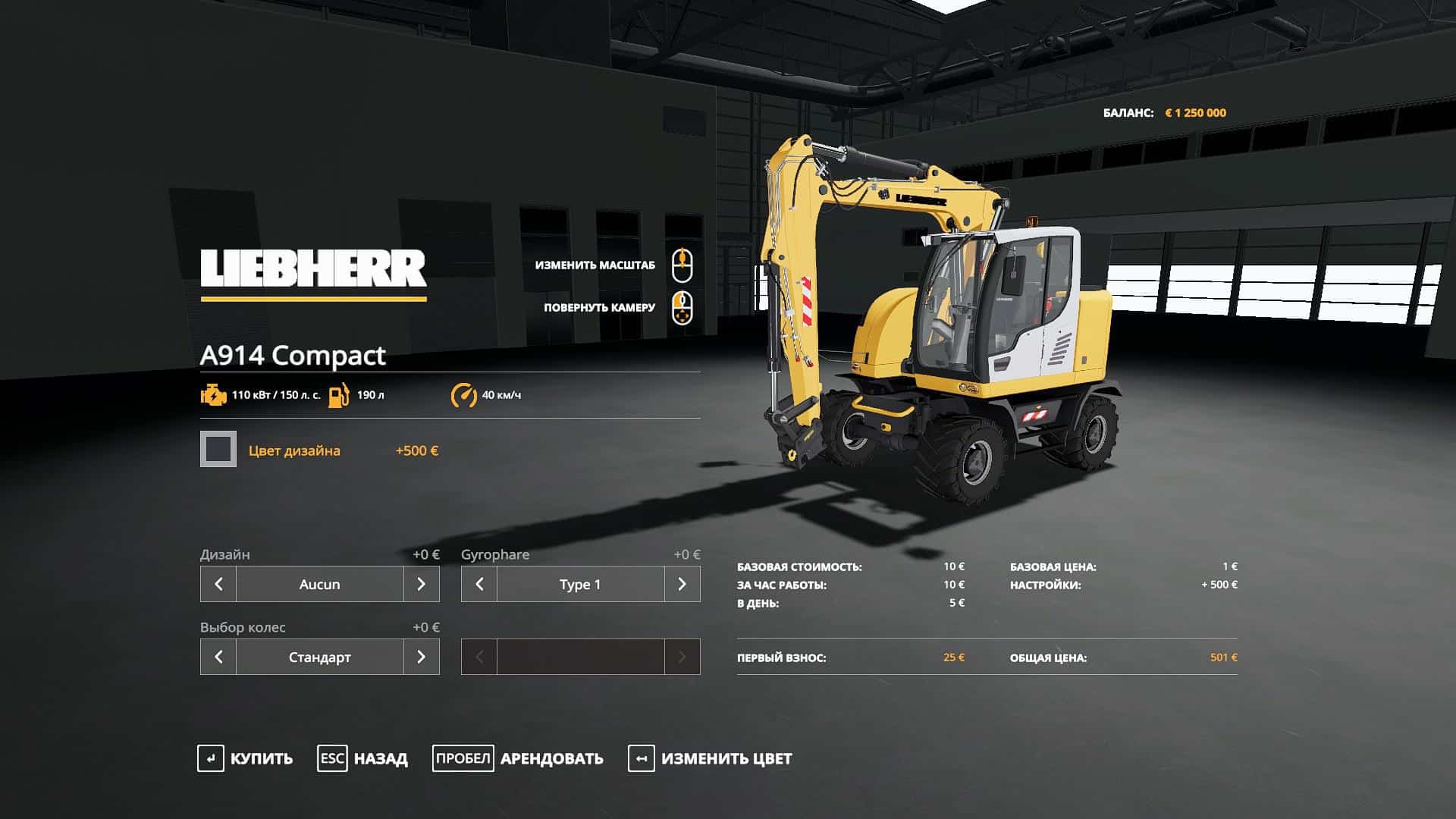The height and width of the screenshot is (819, 1456).
Task: Select previous Дизайн option
Action: (218, 584)
